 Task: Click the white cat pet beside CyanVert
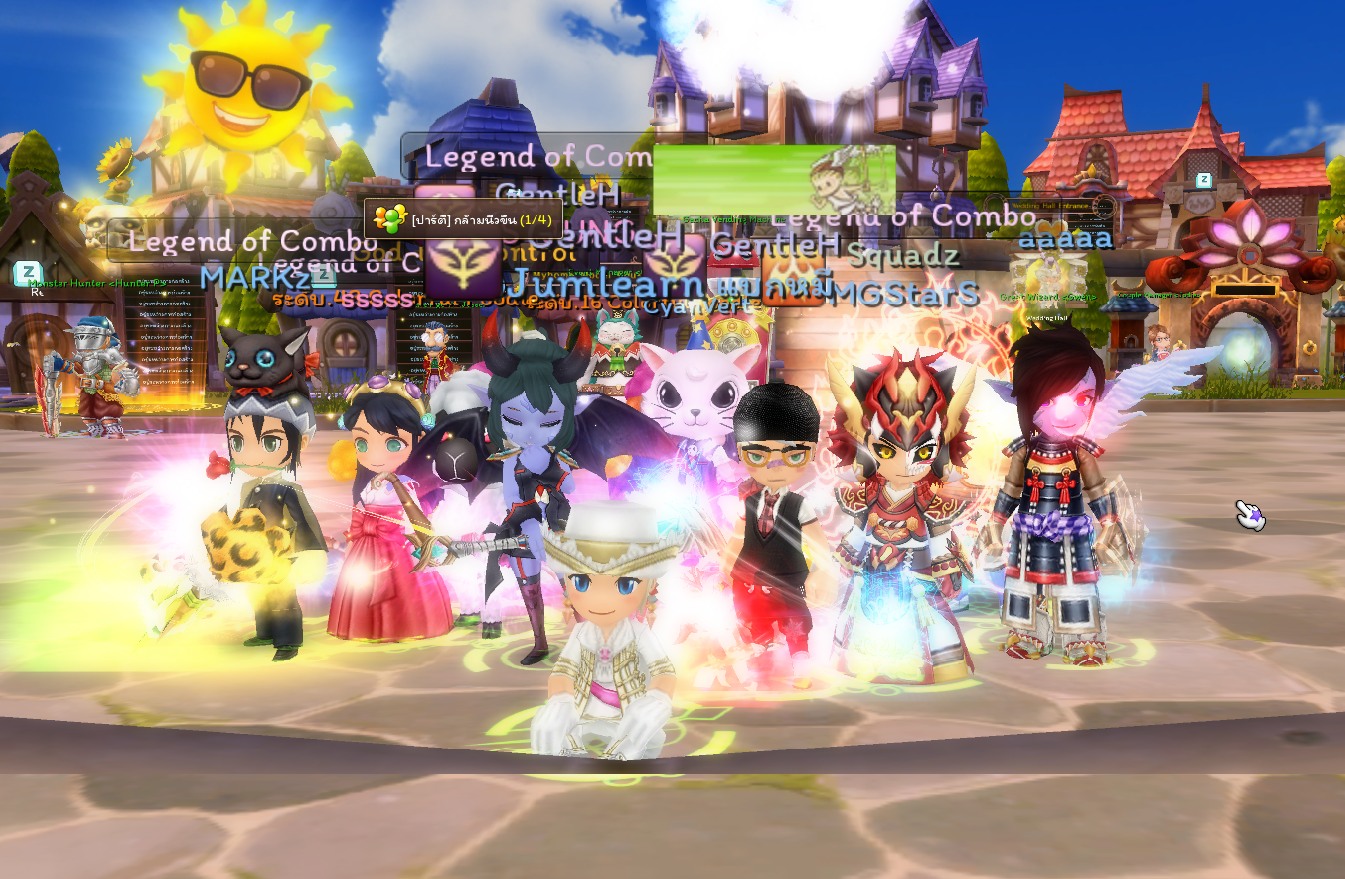pyautogui.click(x=695, y=400)
